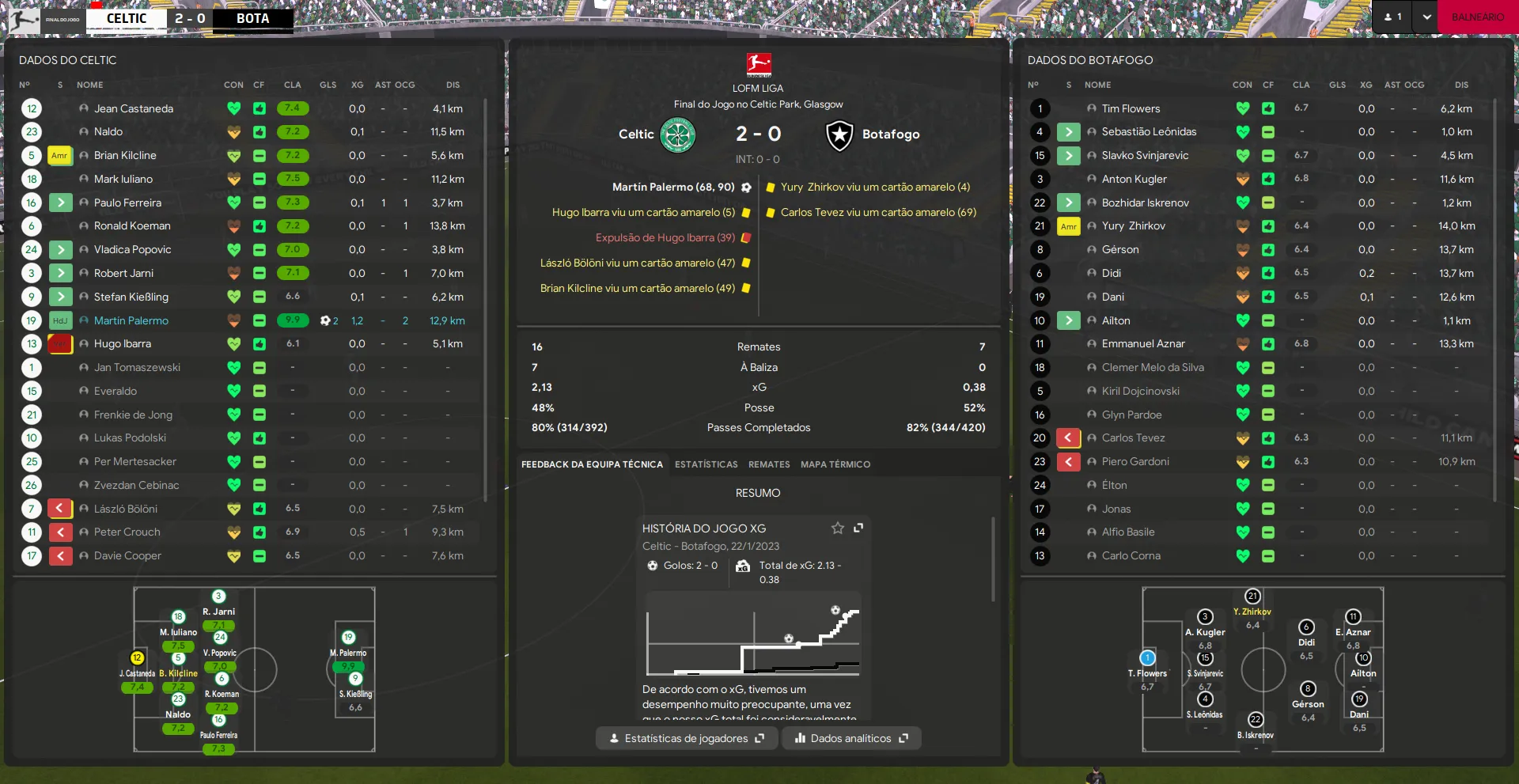Open Hugo Ibarra's player row
Viewport: 1519px width, 784px height.
point(123,344)
